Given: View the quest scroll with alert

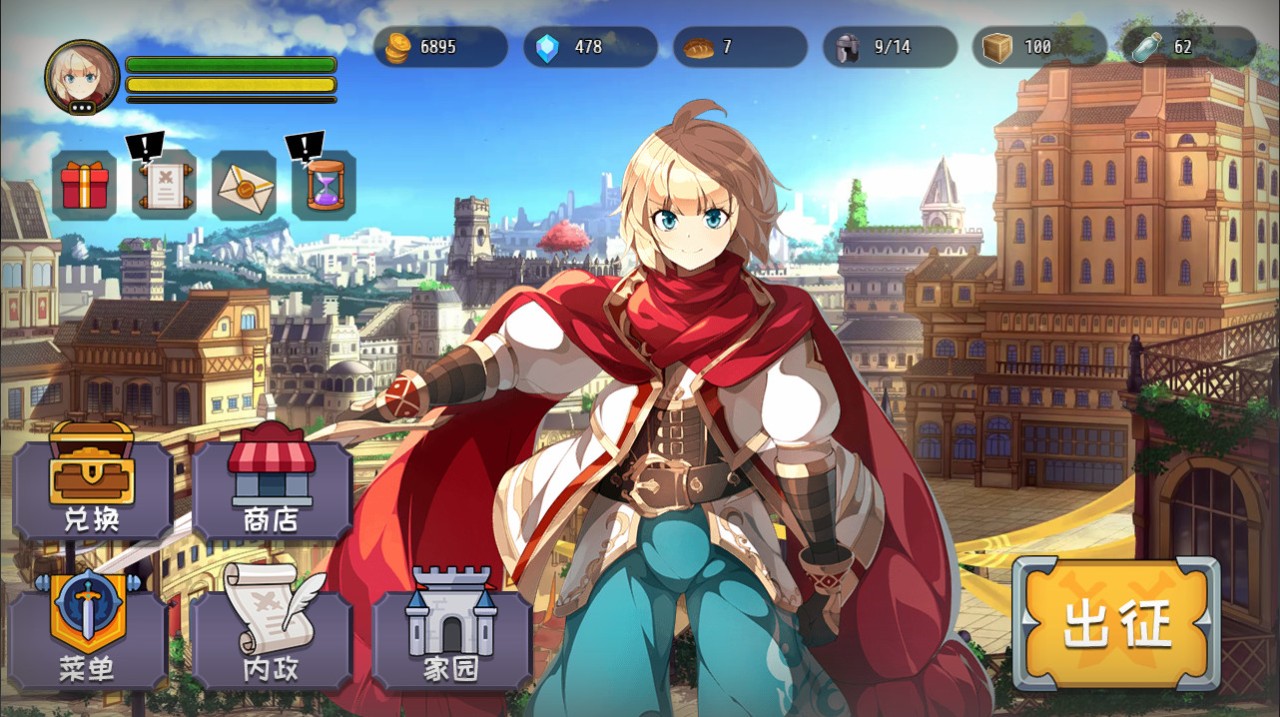Looking at the screenshot, I should pos(163,186).
